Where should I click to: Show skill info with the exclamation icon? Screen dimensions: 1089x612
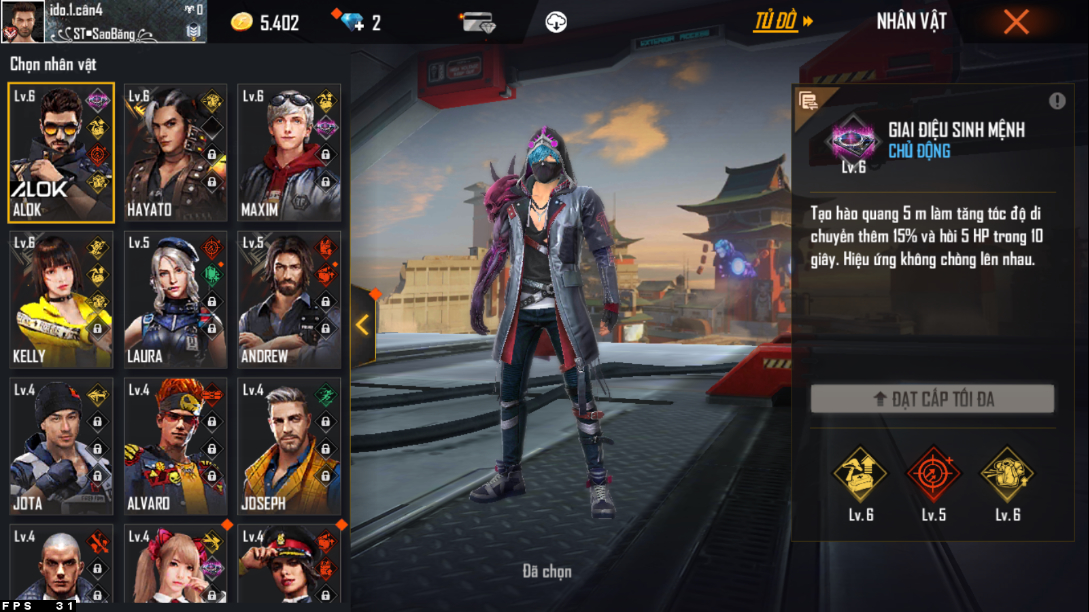click(x=1057, y=101)
